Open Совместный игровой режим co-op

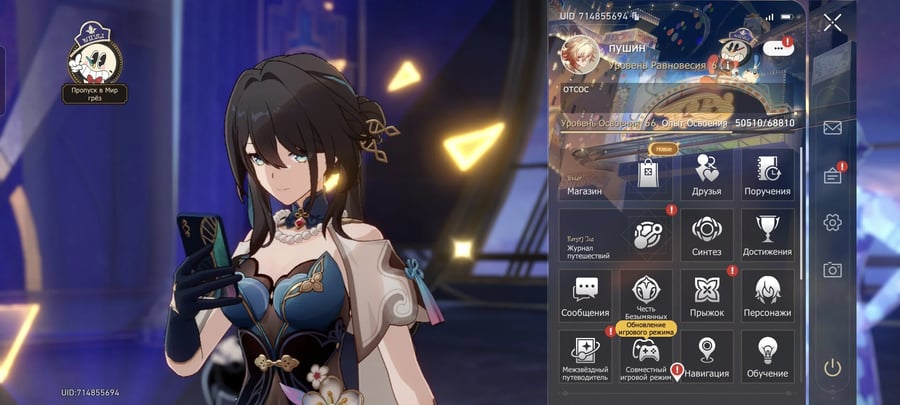coord(646,358)
